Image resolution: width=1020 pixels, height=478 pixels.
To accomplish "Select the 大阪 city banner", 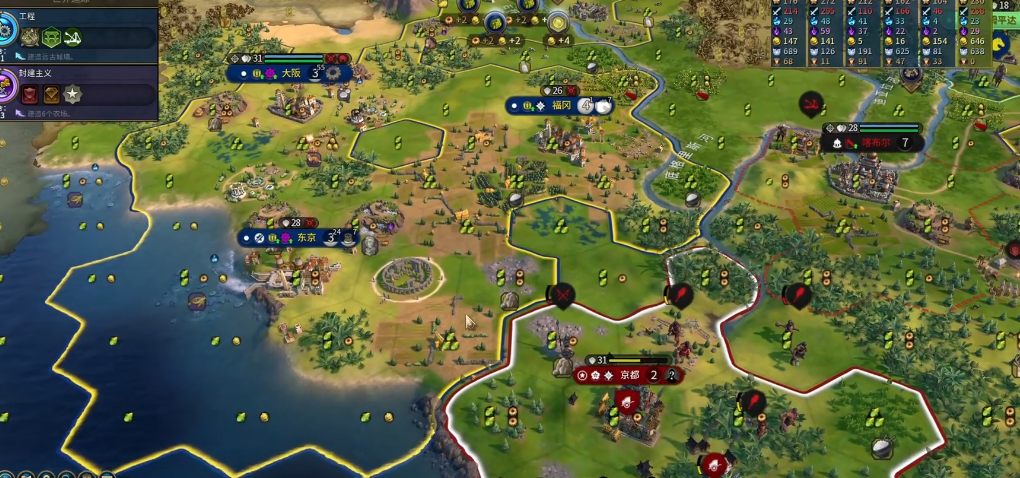I will pos(289,73).
